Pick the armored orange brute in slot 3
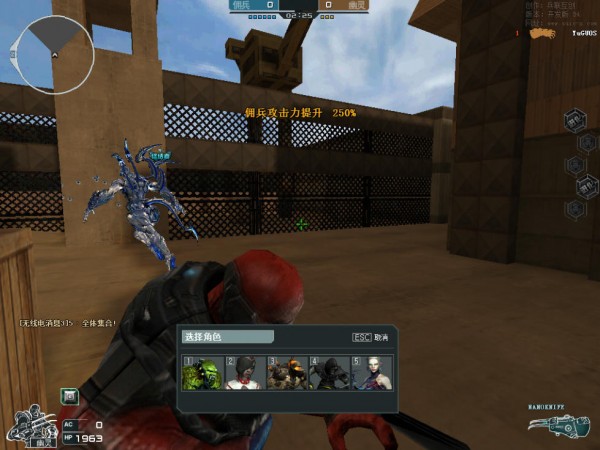Screen dimensions: 600x450 285,373
